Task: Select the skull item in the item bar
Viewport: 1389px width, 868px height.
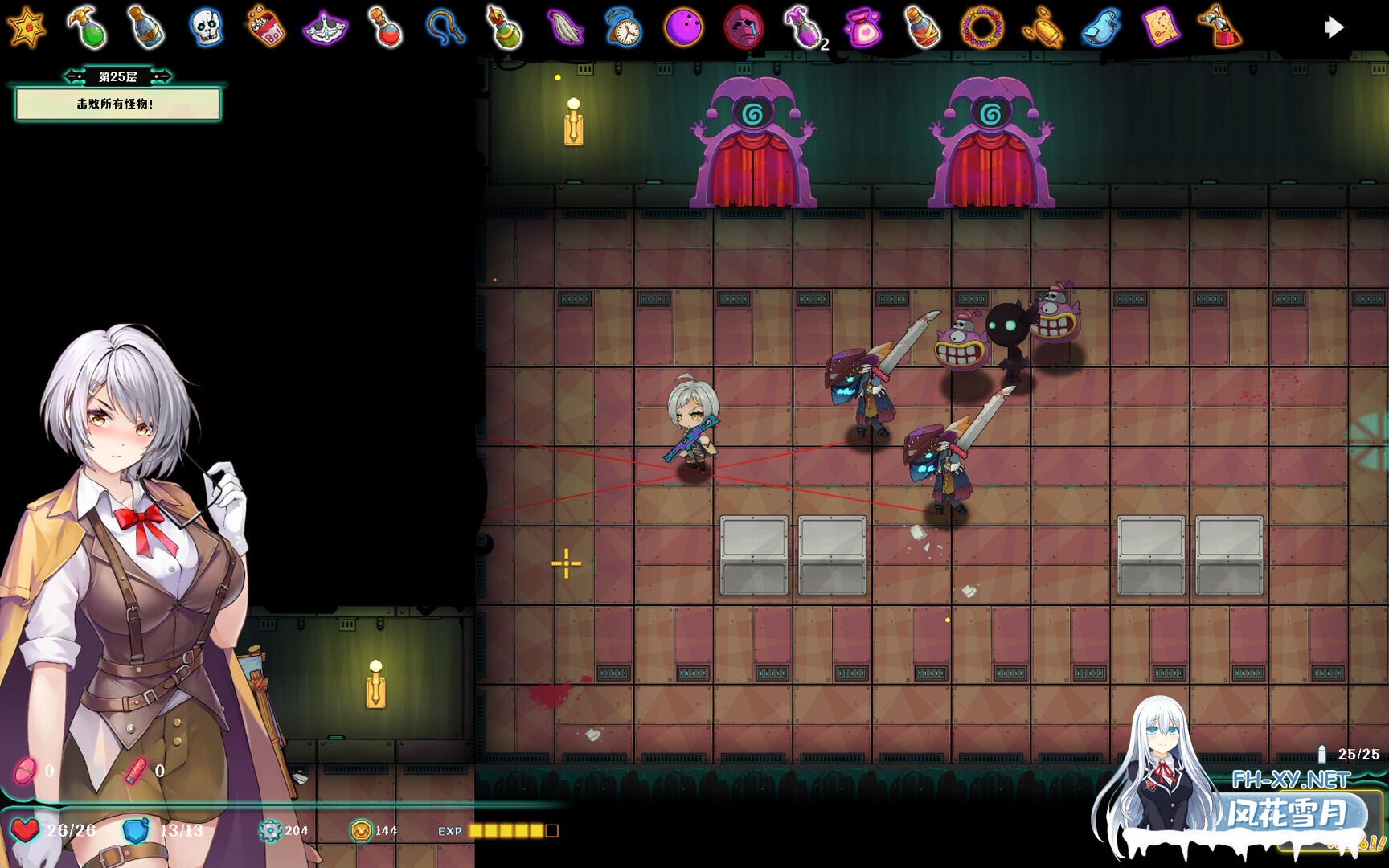Action: tap(207, 27)
